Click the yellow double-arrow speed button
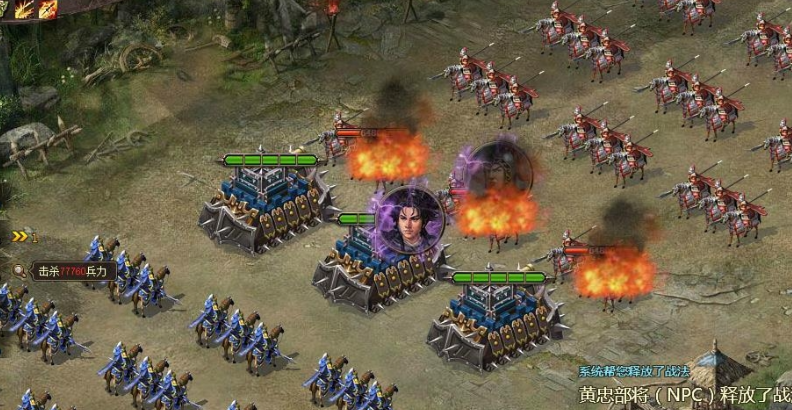792x410 pixels. point(20,236)
